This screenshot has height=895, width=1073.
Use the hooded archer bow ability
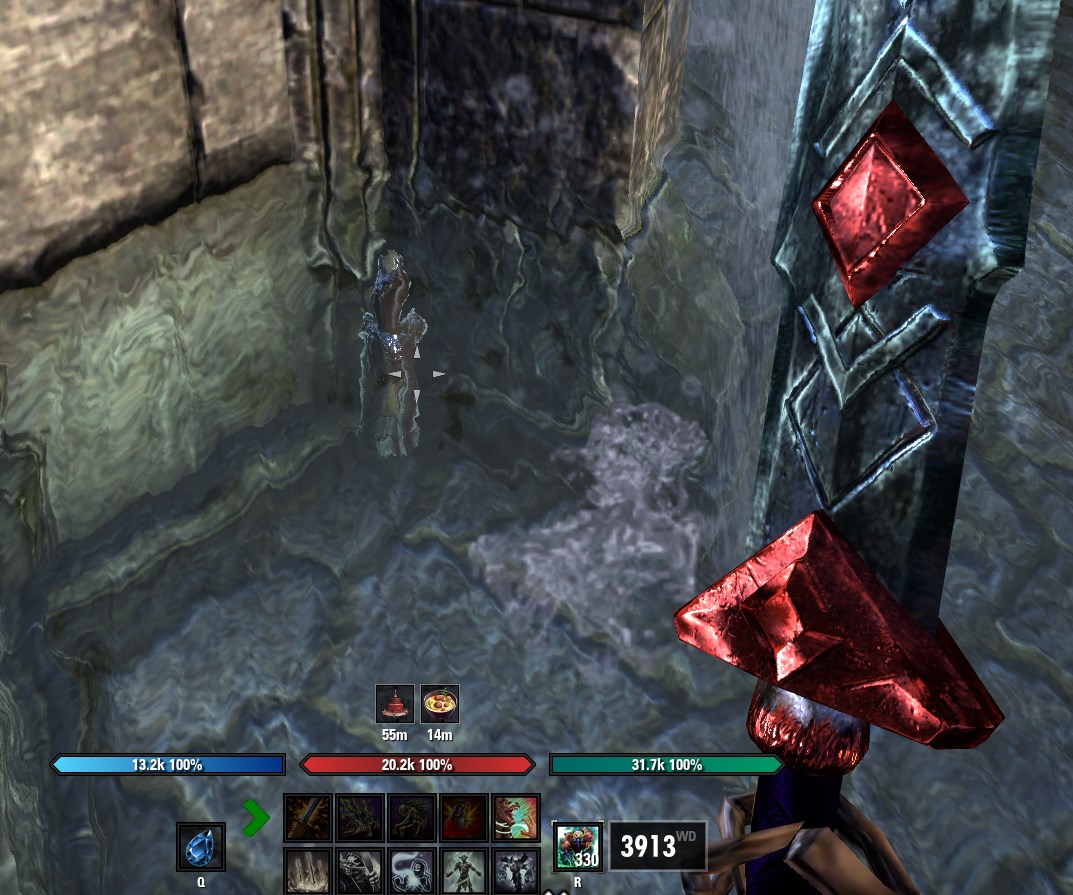click(361, 871)
